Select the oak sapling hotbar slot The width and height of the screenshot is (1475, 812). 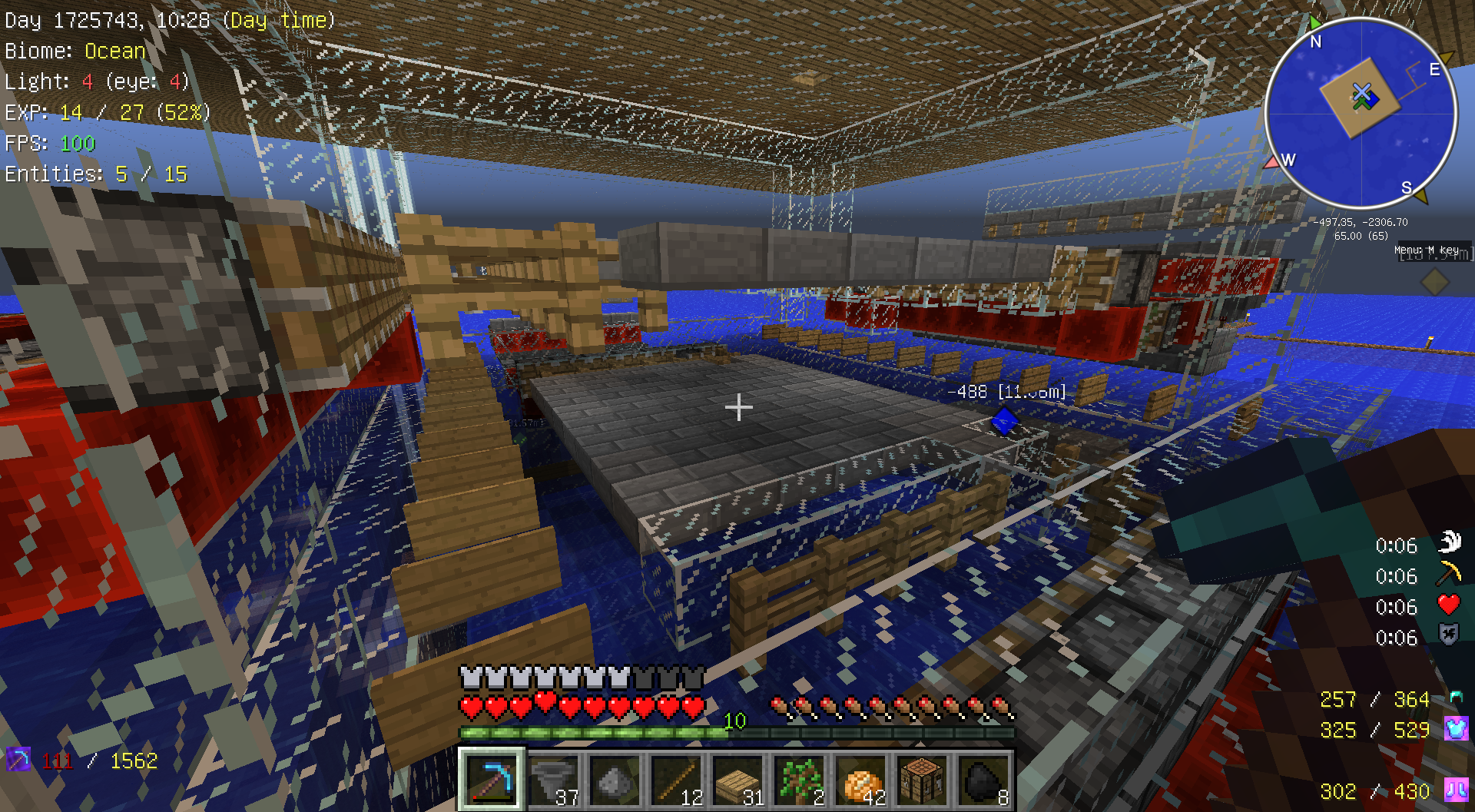pyautogui.click(x=800, y=780)
